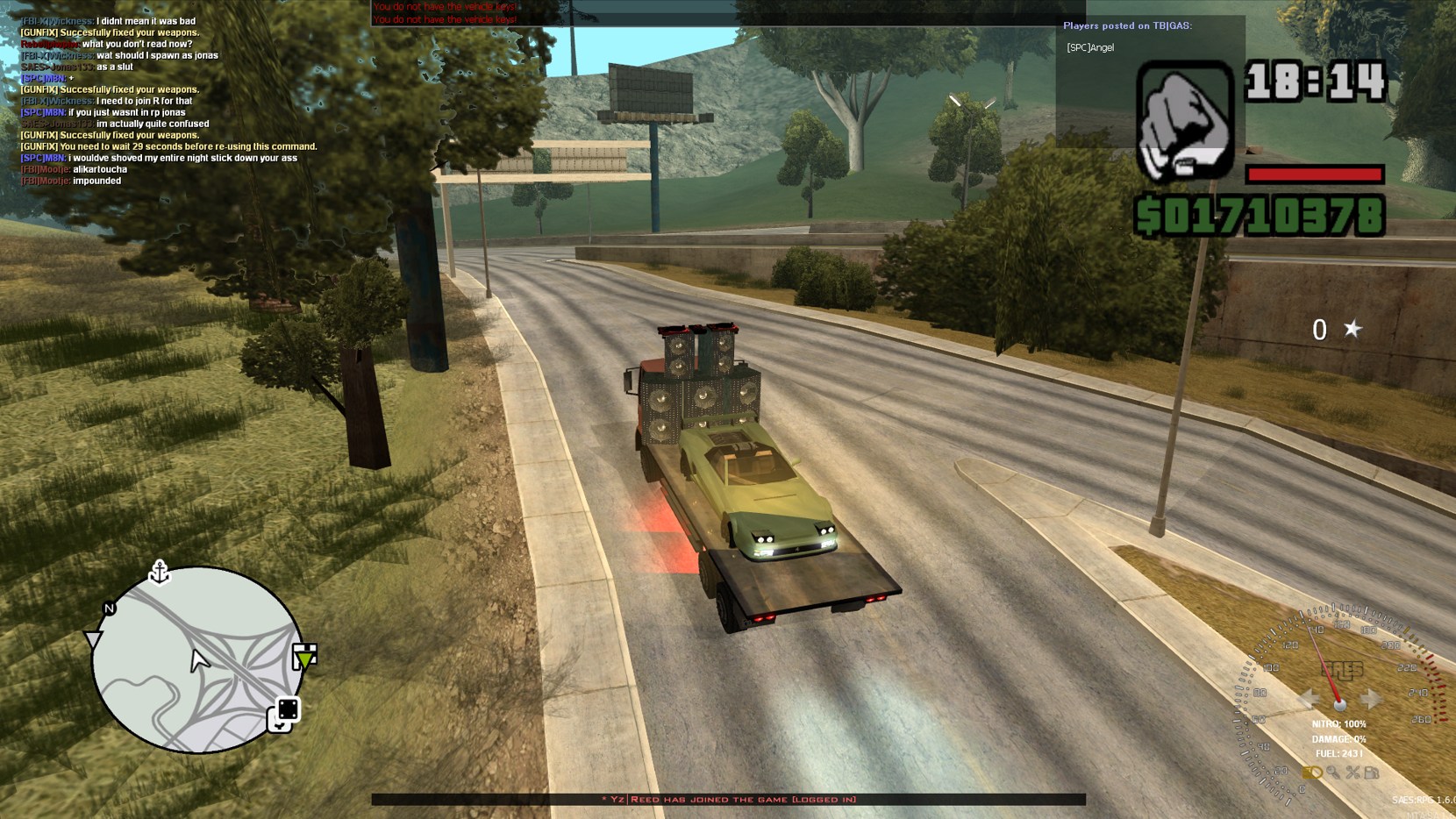This screenshot has width=1456, height=819.
Task: Click the fuel pump indicator icon
Action: (x=1373, y=773)
